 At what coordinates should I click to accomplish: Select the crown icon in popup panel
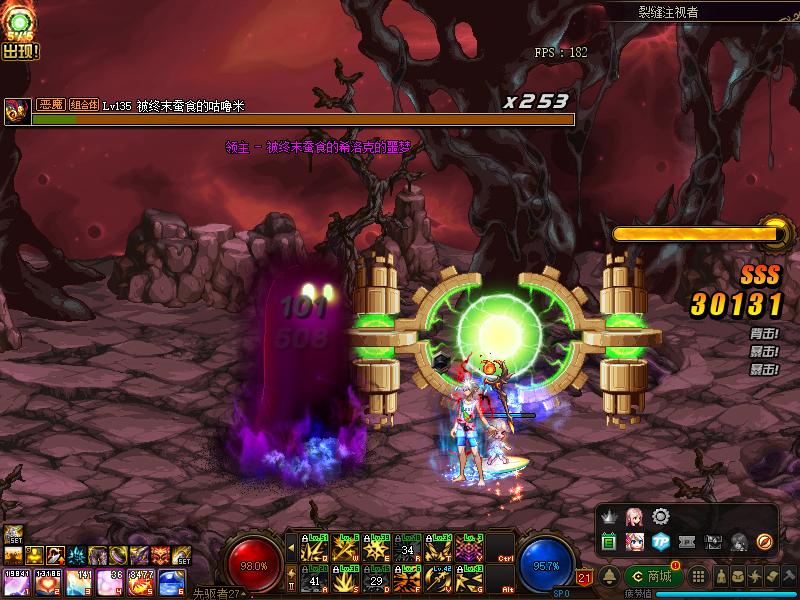(x=608, y=516)
